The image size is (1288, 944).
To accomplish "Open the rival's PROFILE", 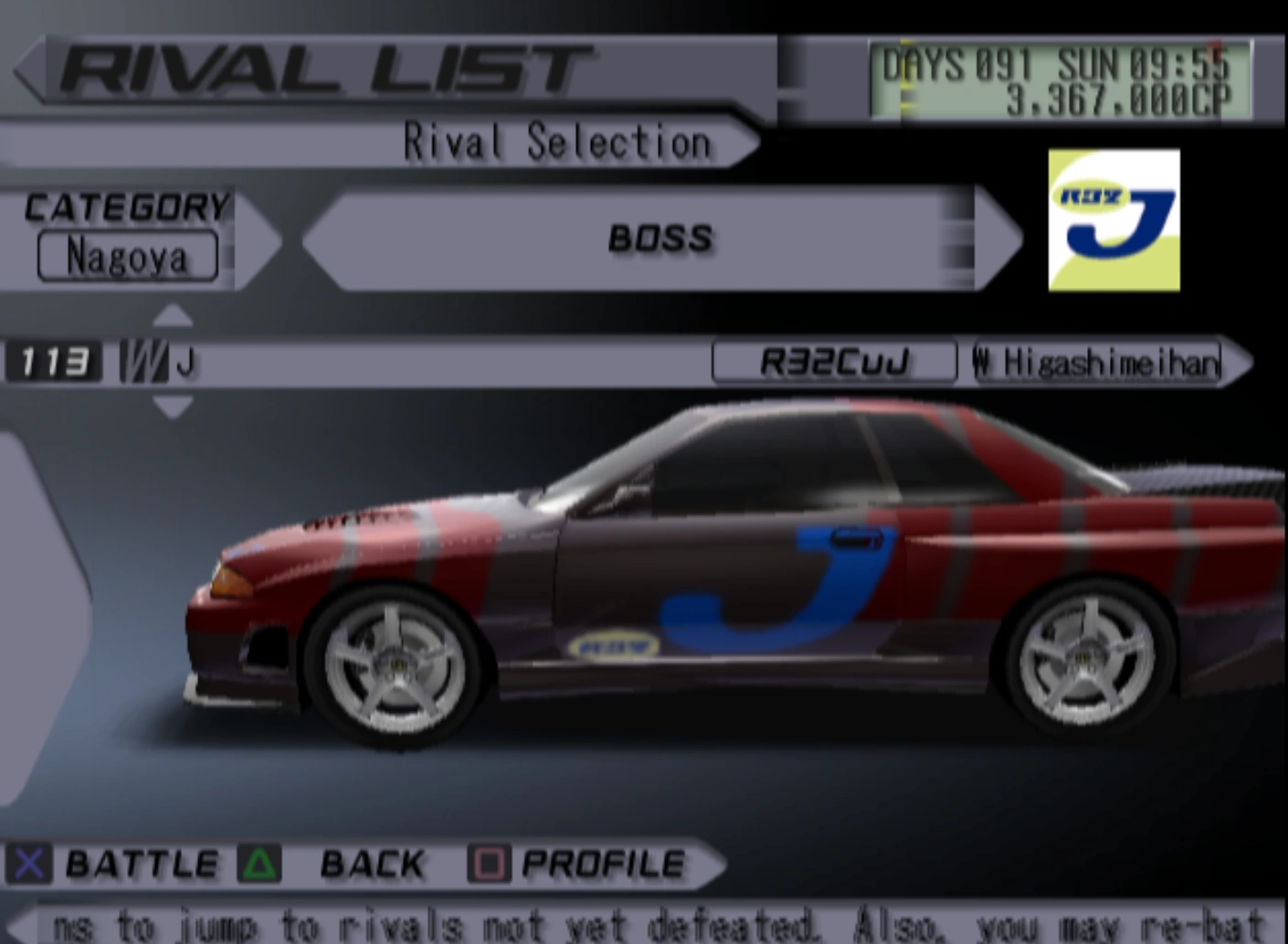I will (603, 863).
